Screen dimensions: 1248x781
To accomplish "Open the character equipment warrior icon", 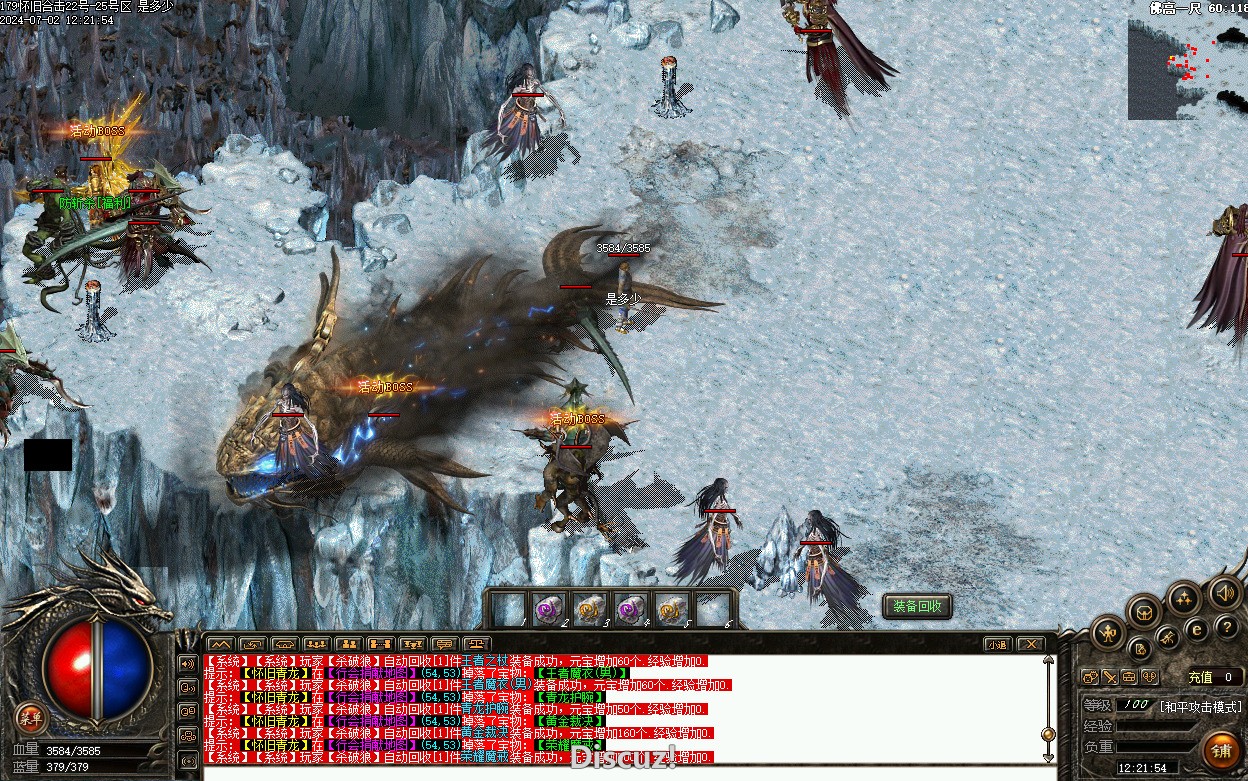I will point(1108,632).
